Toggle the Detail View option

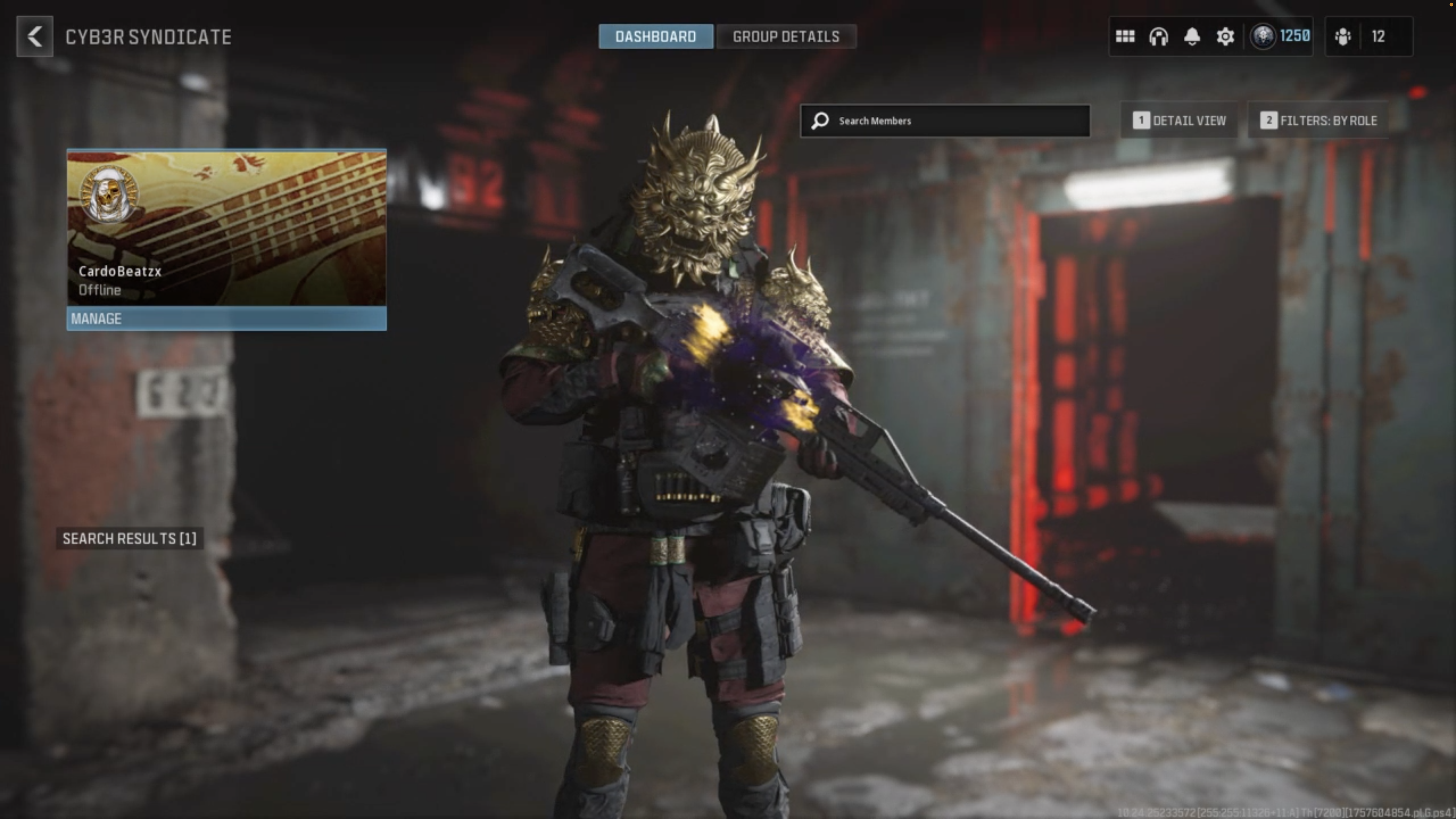1180,121
